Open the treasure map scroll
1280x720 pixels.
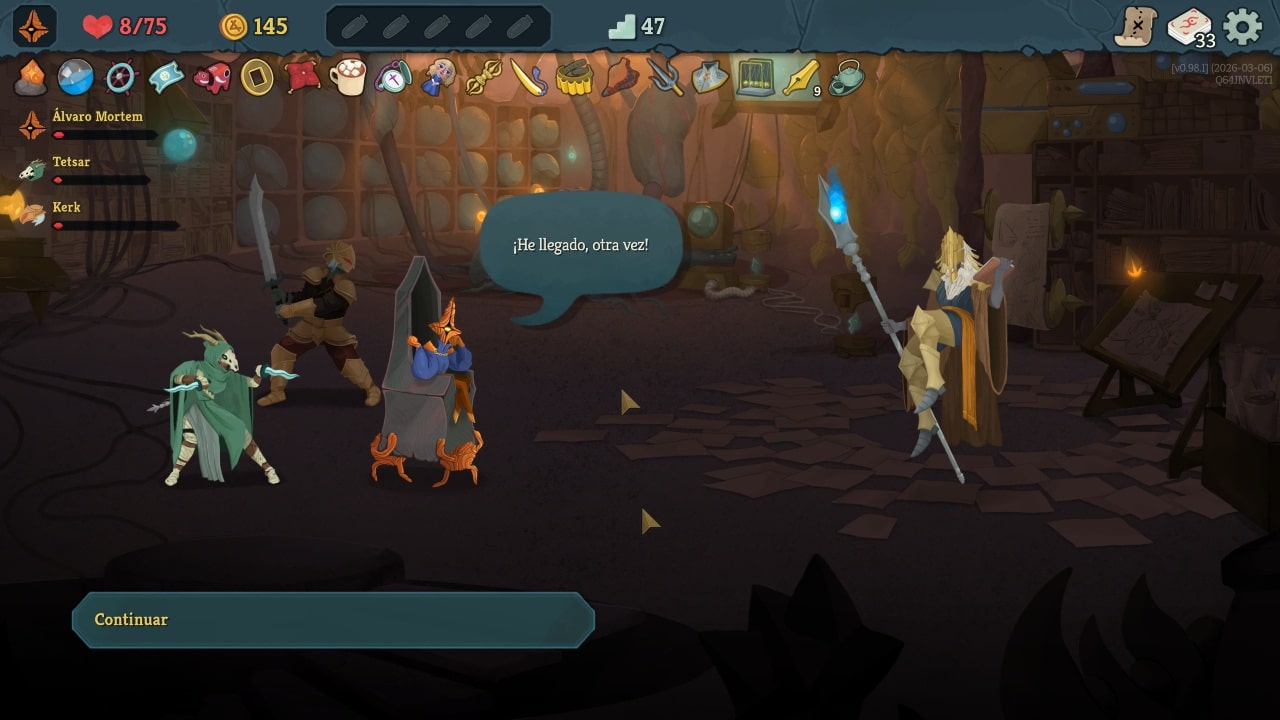tap(1136, 27)
